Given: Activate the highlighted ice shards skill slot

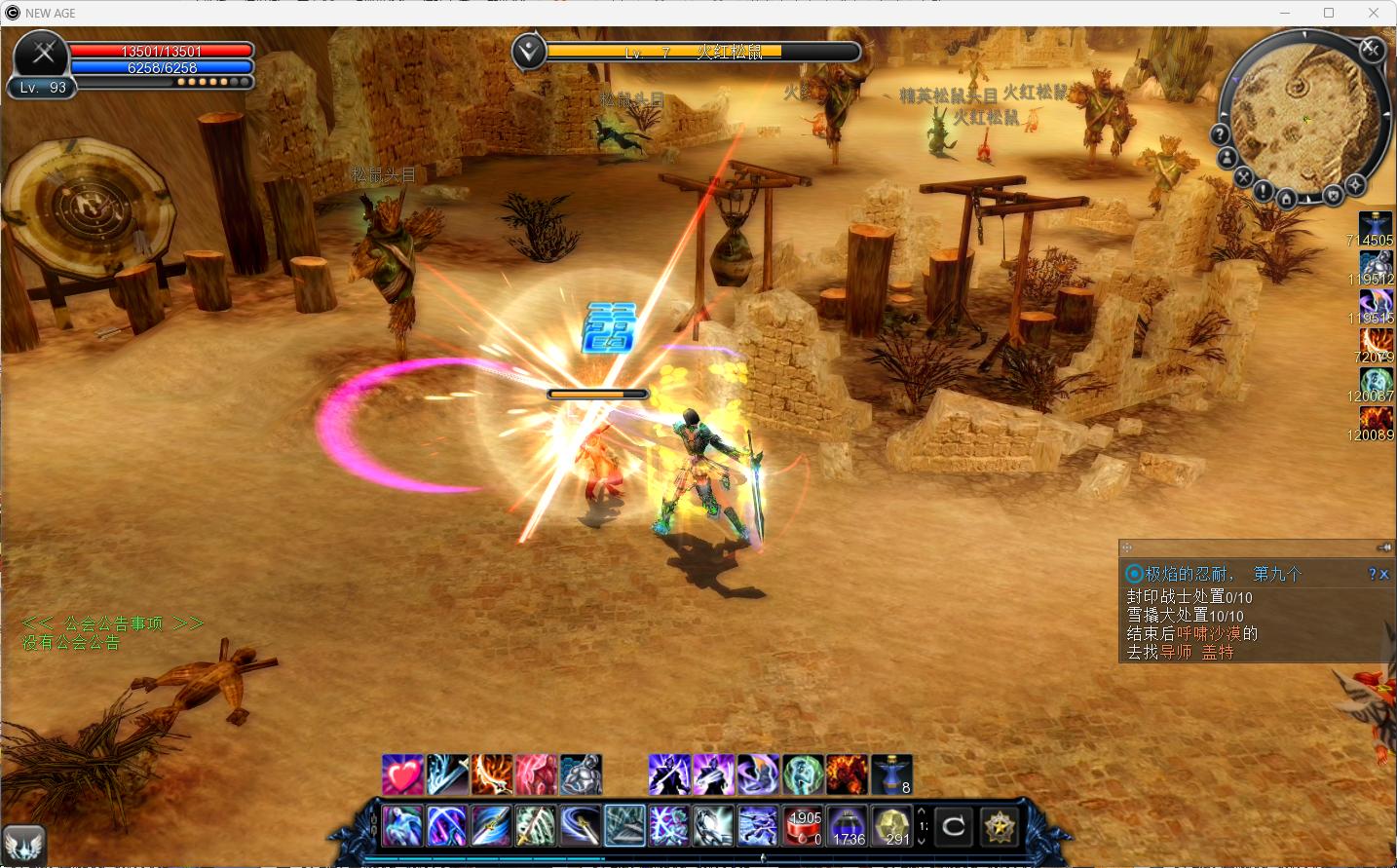Looking at the screenshot, I should pos(624,826).
